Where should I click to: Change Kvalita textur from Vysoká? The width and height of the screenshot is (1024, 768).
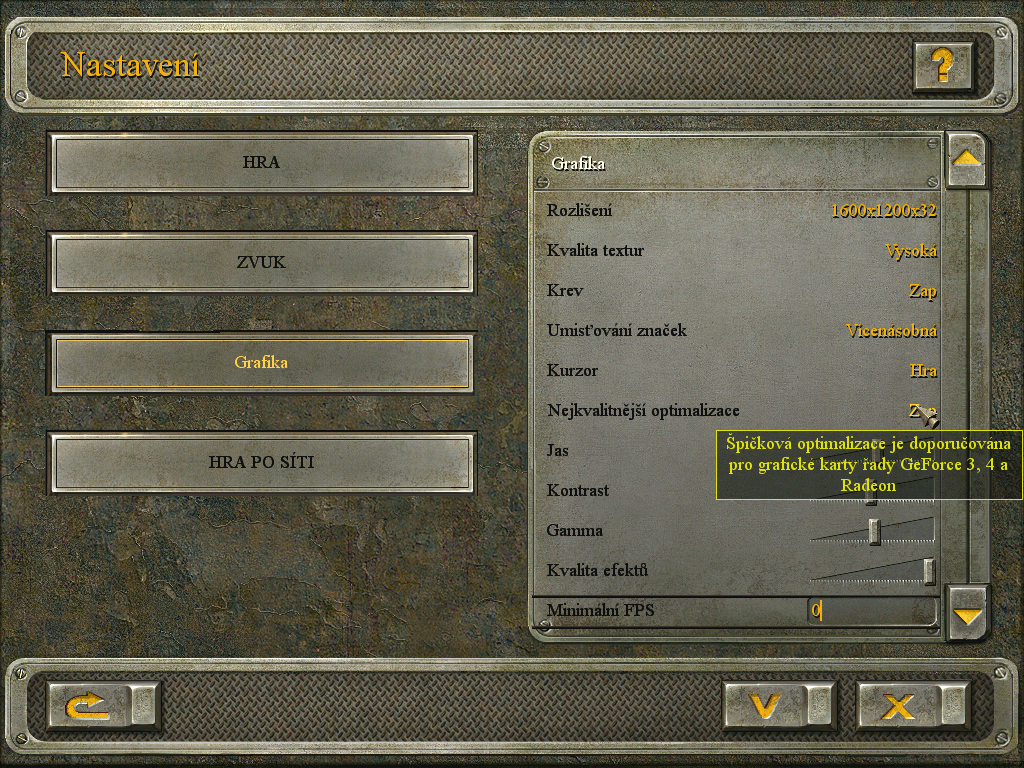pyautogui.click(x=910, y=251)
